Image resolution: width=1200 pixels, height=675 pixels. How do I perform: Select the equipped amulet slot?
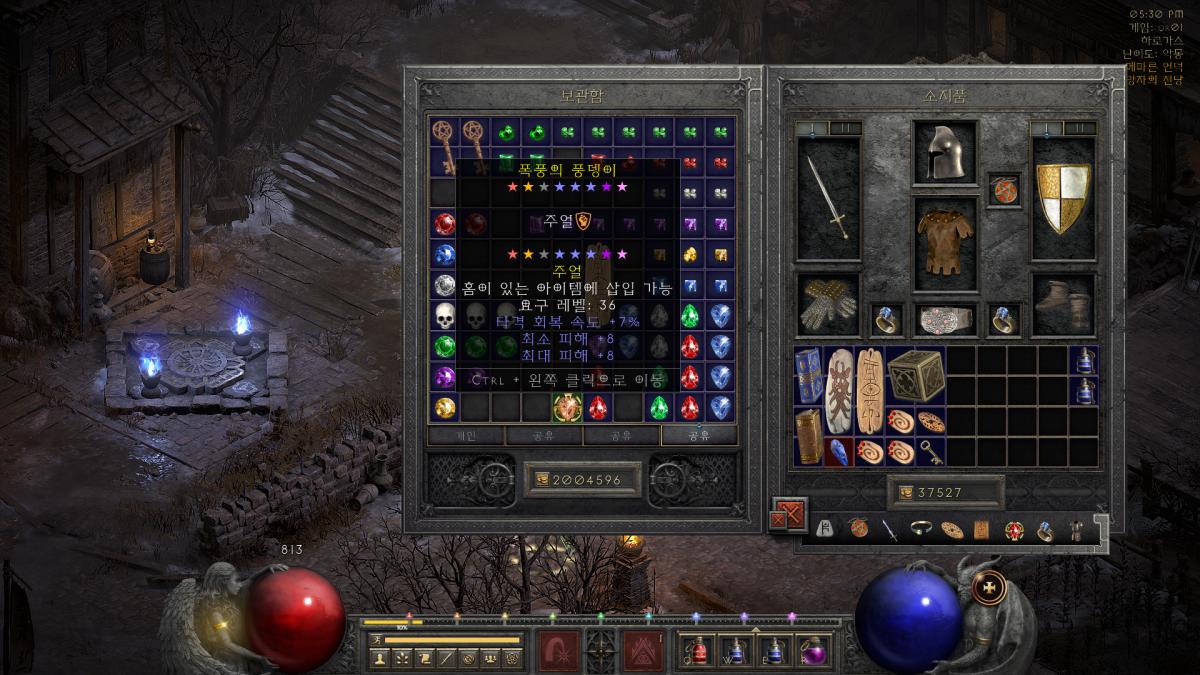tap(1004, 189)
